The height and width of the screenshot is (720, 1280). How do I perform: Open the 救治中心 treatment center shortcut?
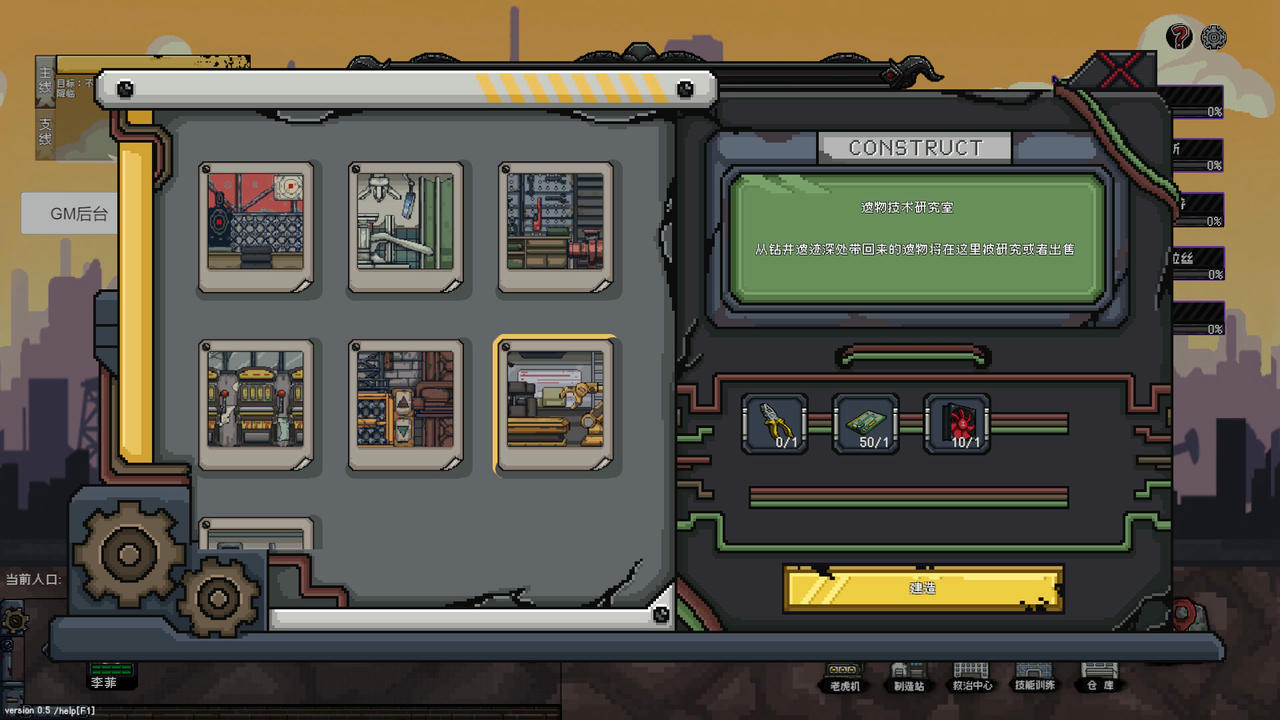(971, 676)
